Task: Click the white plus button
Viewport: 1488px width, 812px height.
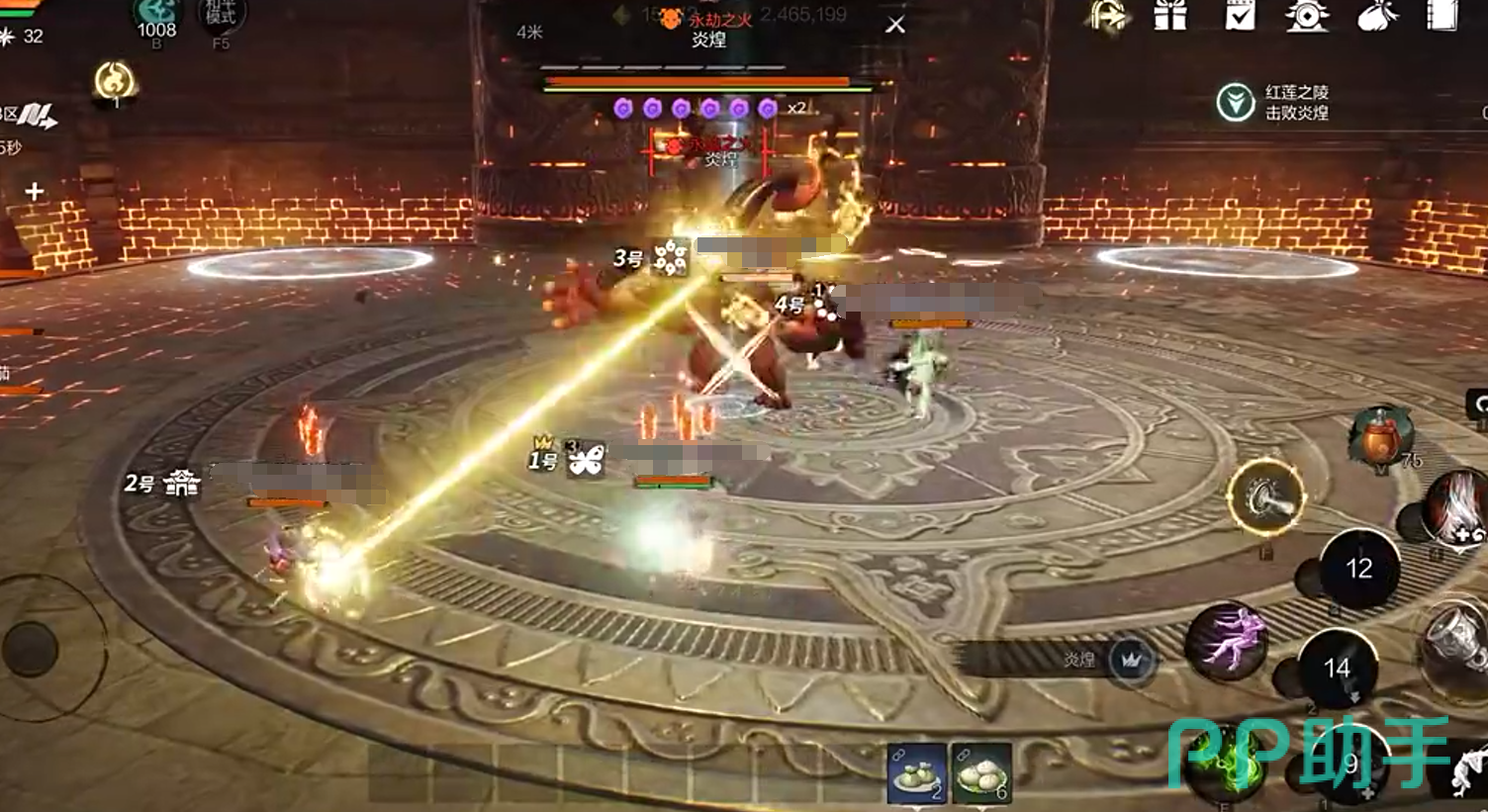Action: [35, 191]
